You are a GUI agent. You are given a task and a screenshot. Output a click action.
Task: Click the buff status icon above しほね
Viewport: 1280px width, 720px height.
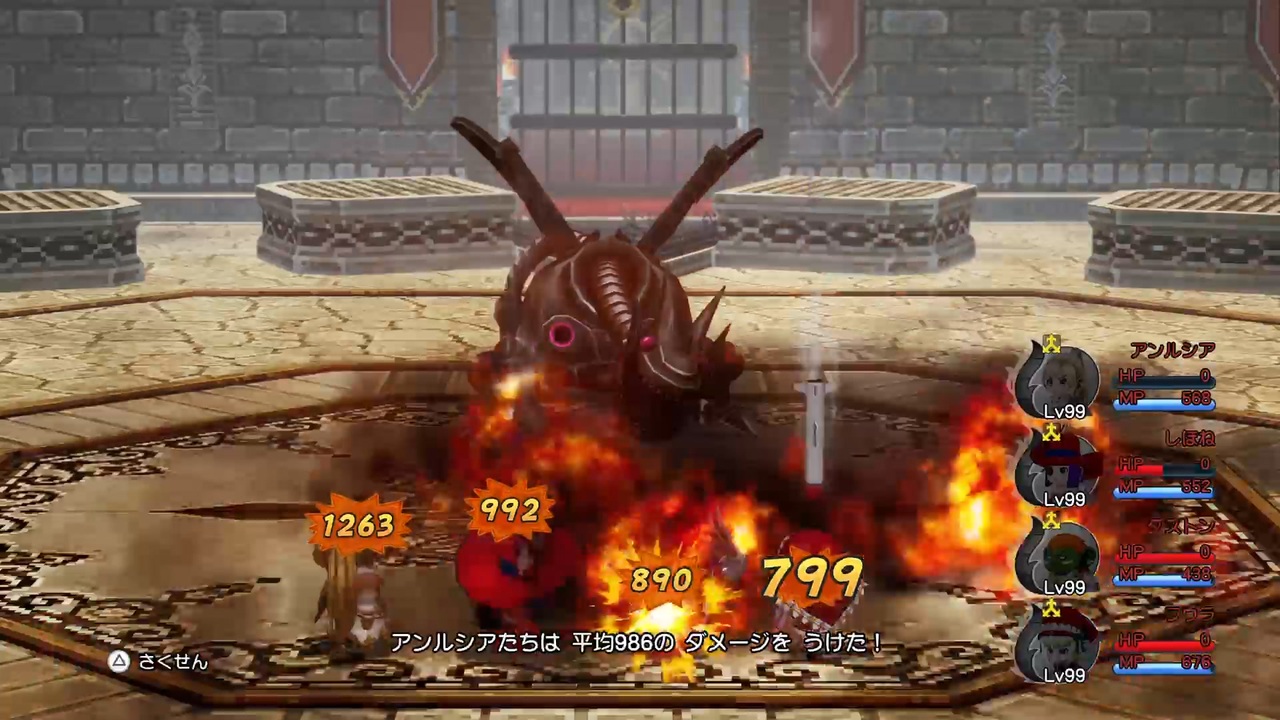coord(1050,433)
